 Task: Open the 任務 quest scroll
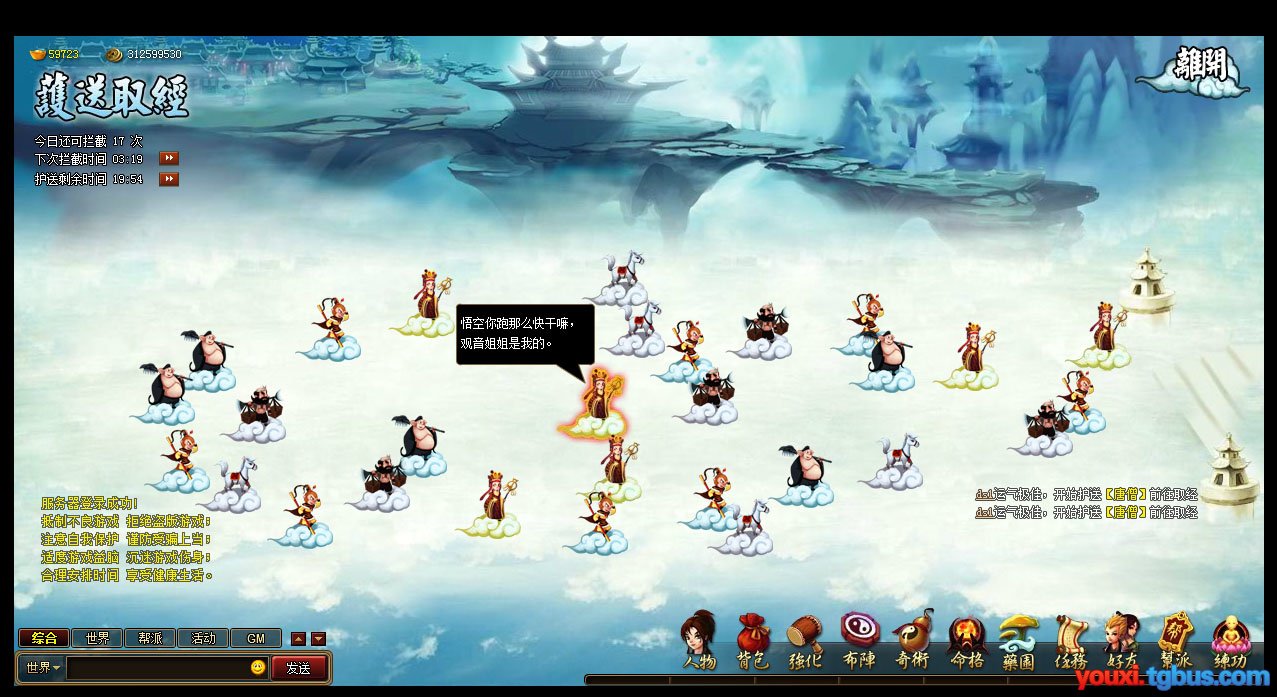(x=1071, y=642)
